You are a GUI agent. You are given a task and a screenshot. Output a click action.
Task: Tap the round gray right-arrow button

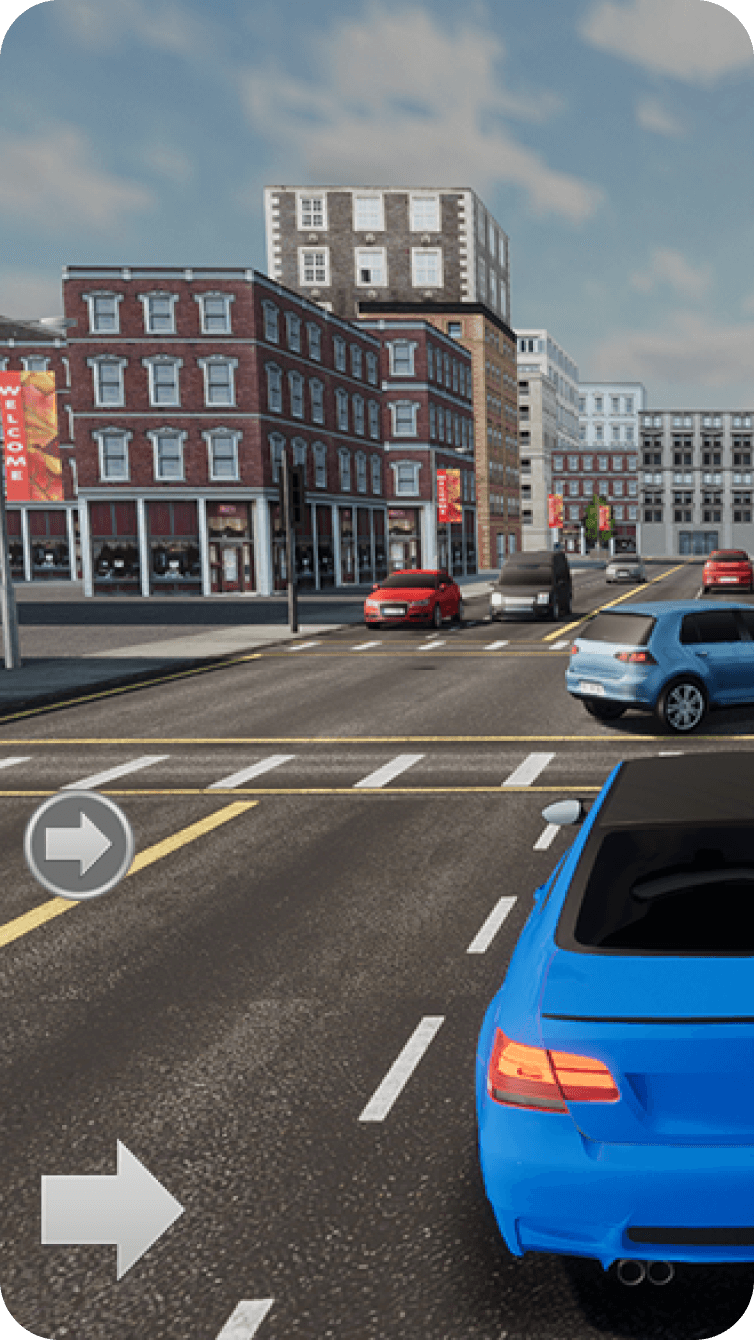click(x=79, y=845)
